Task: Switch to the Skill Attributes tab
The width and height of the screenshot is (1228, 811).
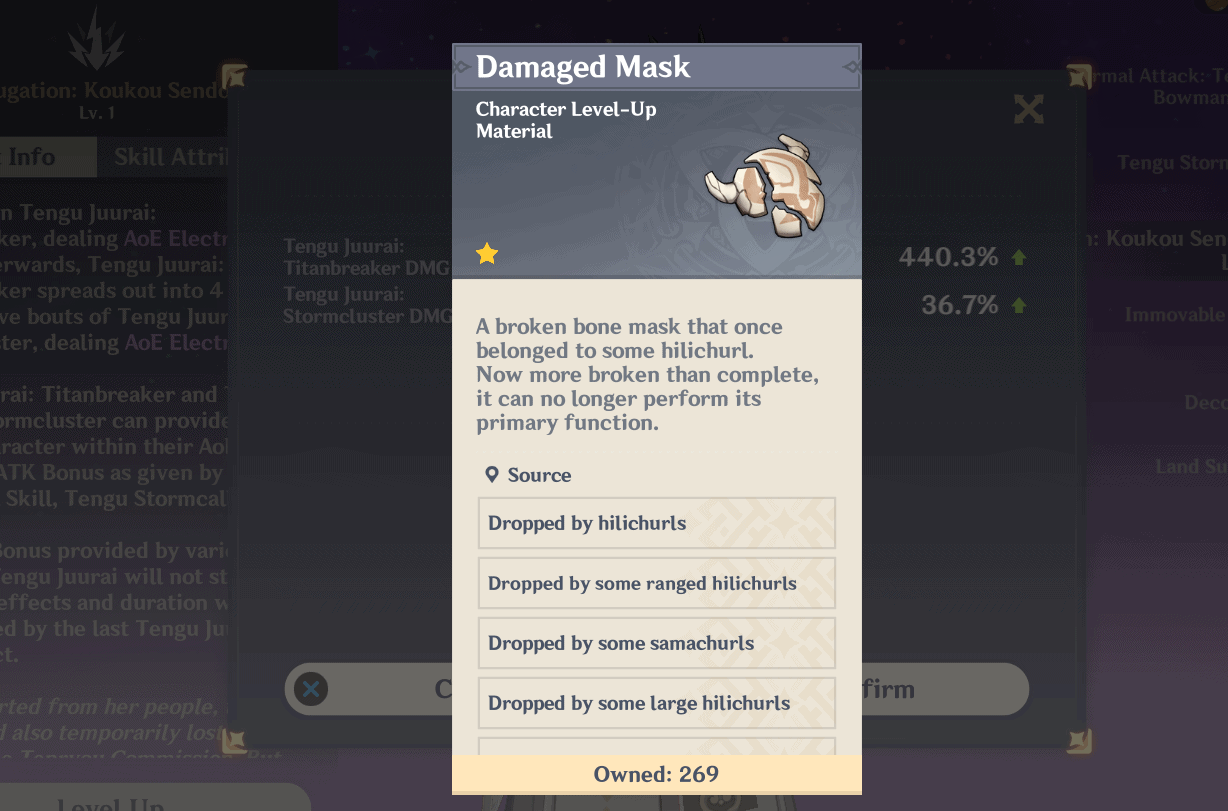Action: 170,157
